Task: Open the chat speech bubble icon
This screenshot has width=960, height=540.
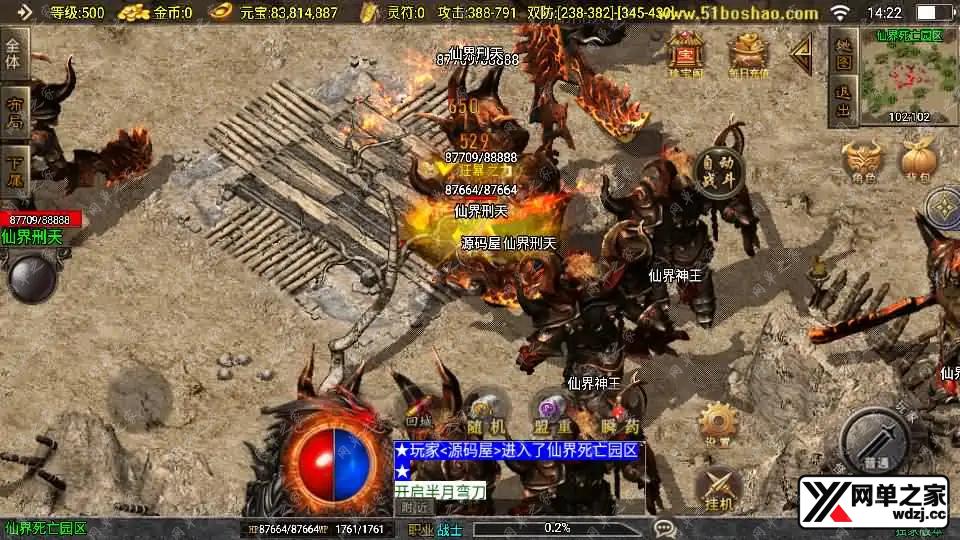Action: coord(664,528)
